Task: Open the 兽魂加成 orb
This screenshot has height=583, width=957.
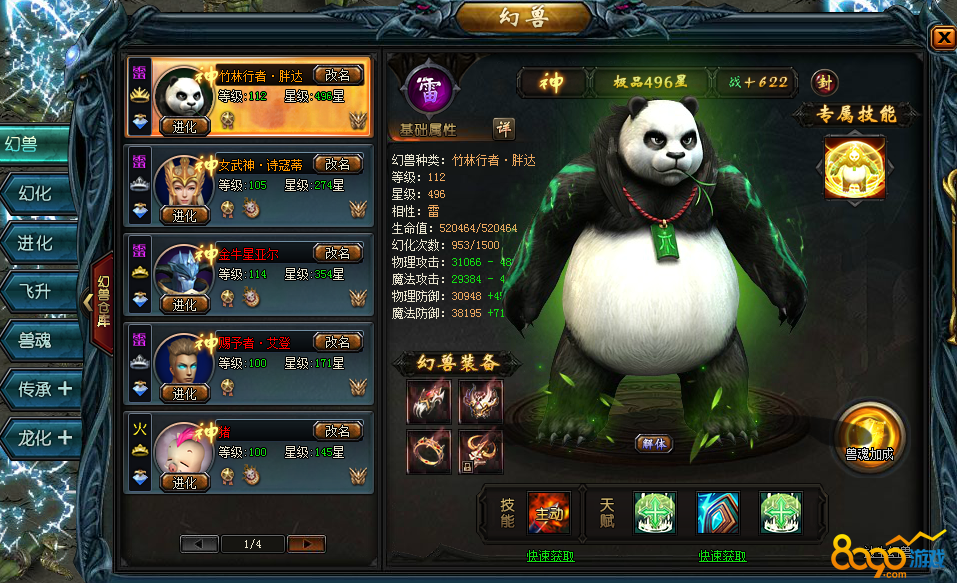Action: coord(869,436)
